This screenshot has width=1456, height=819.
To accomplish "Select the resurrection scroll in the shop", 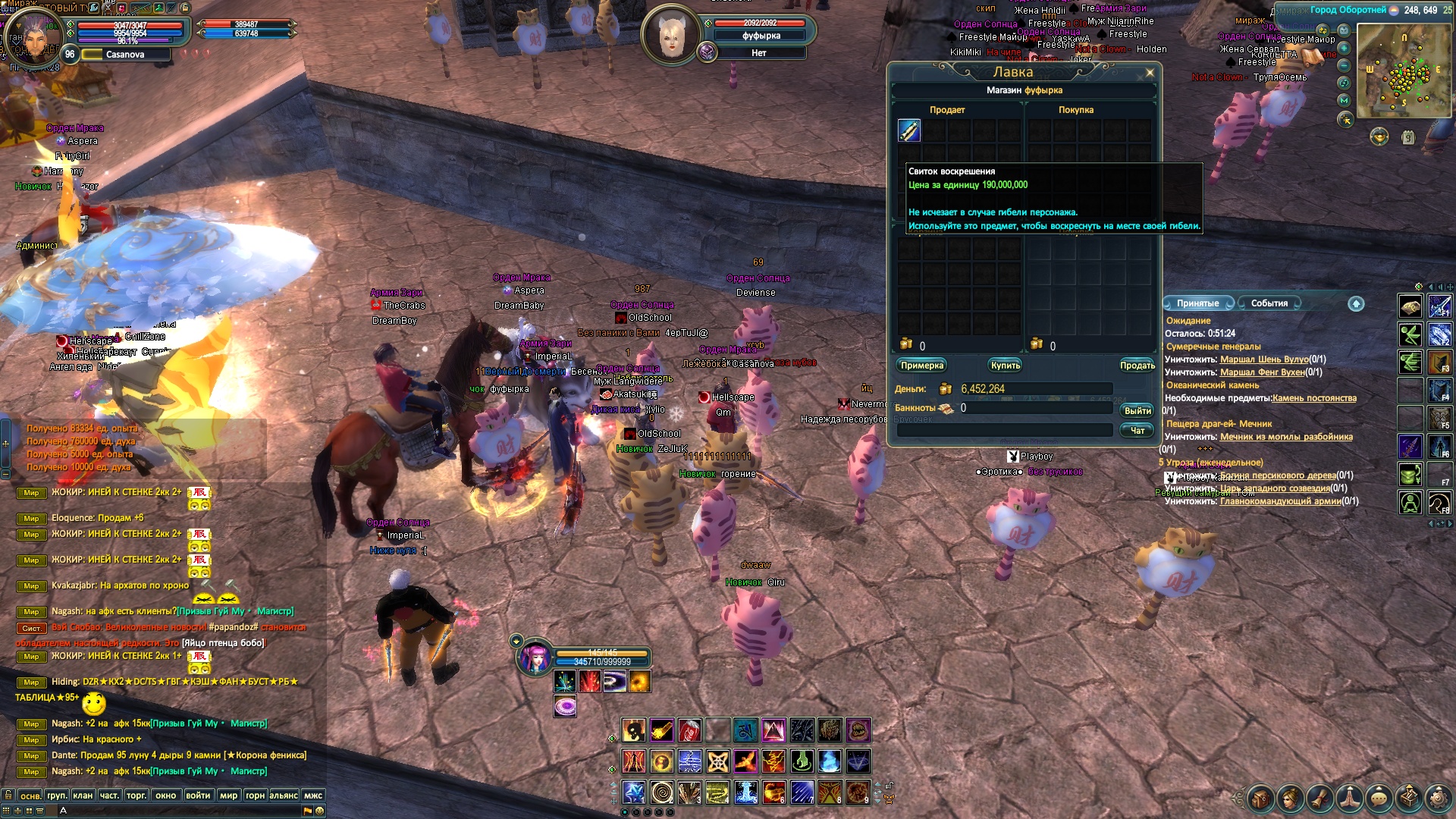I will point(909,130).
